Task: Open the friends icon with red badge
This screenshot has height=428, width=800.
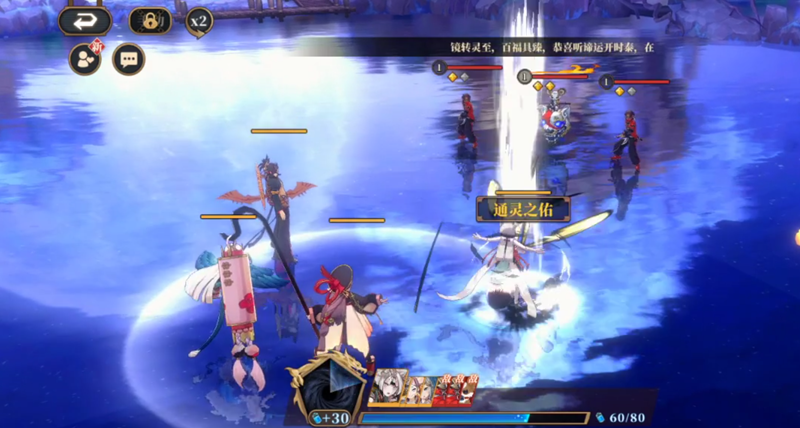Action: point(85,59)
